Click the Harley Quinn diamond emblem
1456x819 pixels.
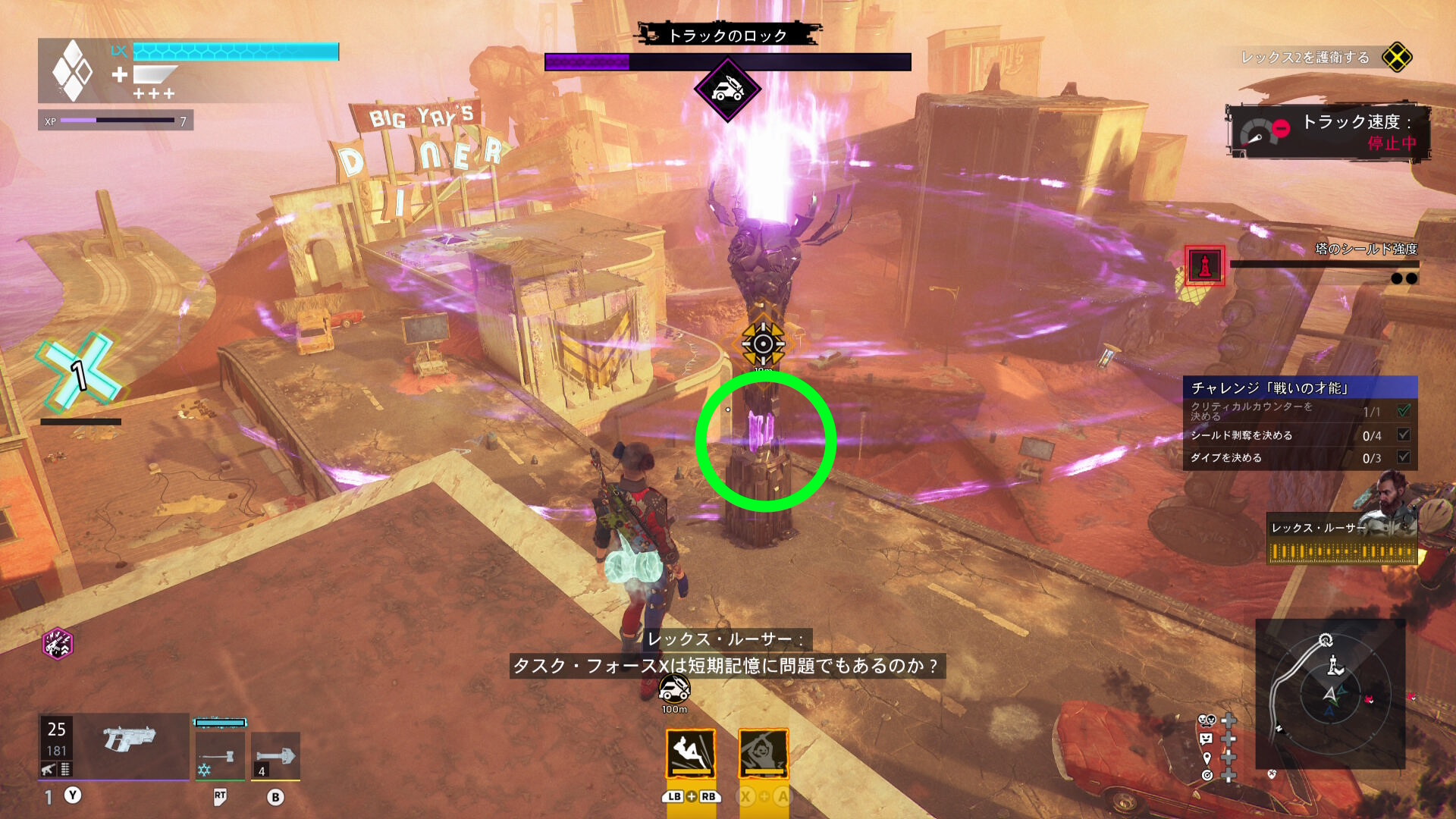coord(72,71)
